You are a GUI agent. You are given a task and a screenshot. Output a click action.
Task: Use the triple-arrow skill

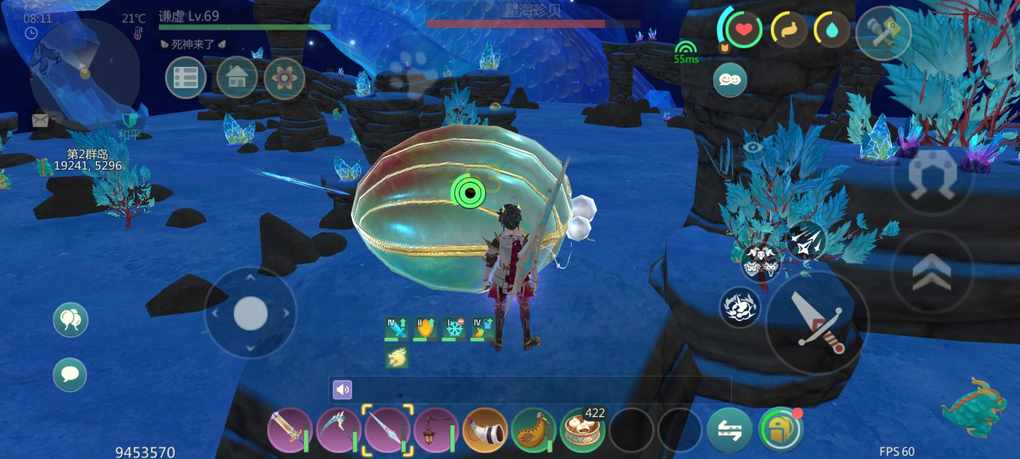806,239
